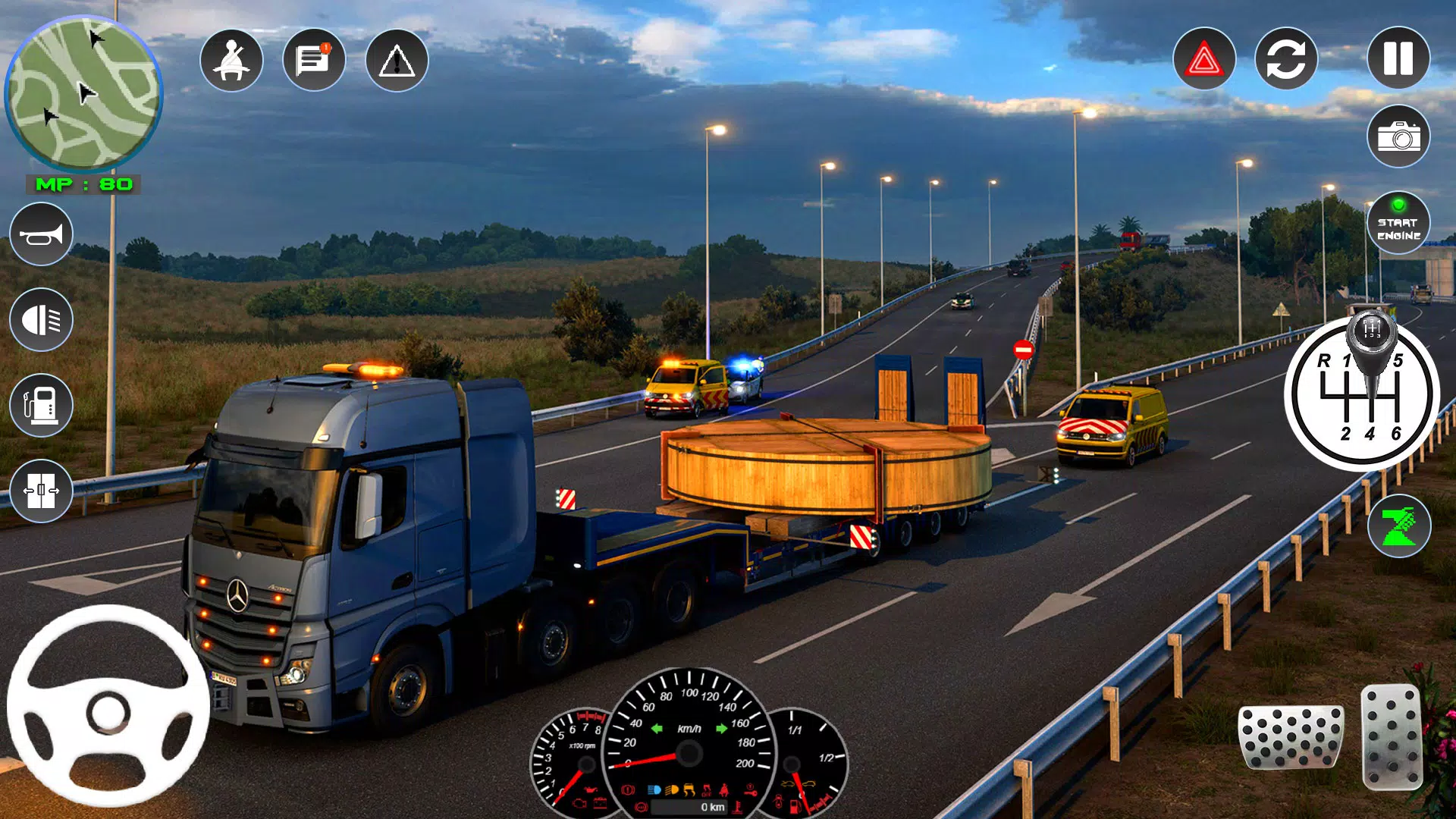Expand the minimap view

pyautogui.click(x=86, y=93)
